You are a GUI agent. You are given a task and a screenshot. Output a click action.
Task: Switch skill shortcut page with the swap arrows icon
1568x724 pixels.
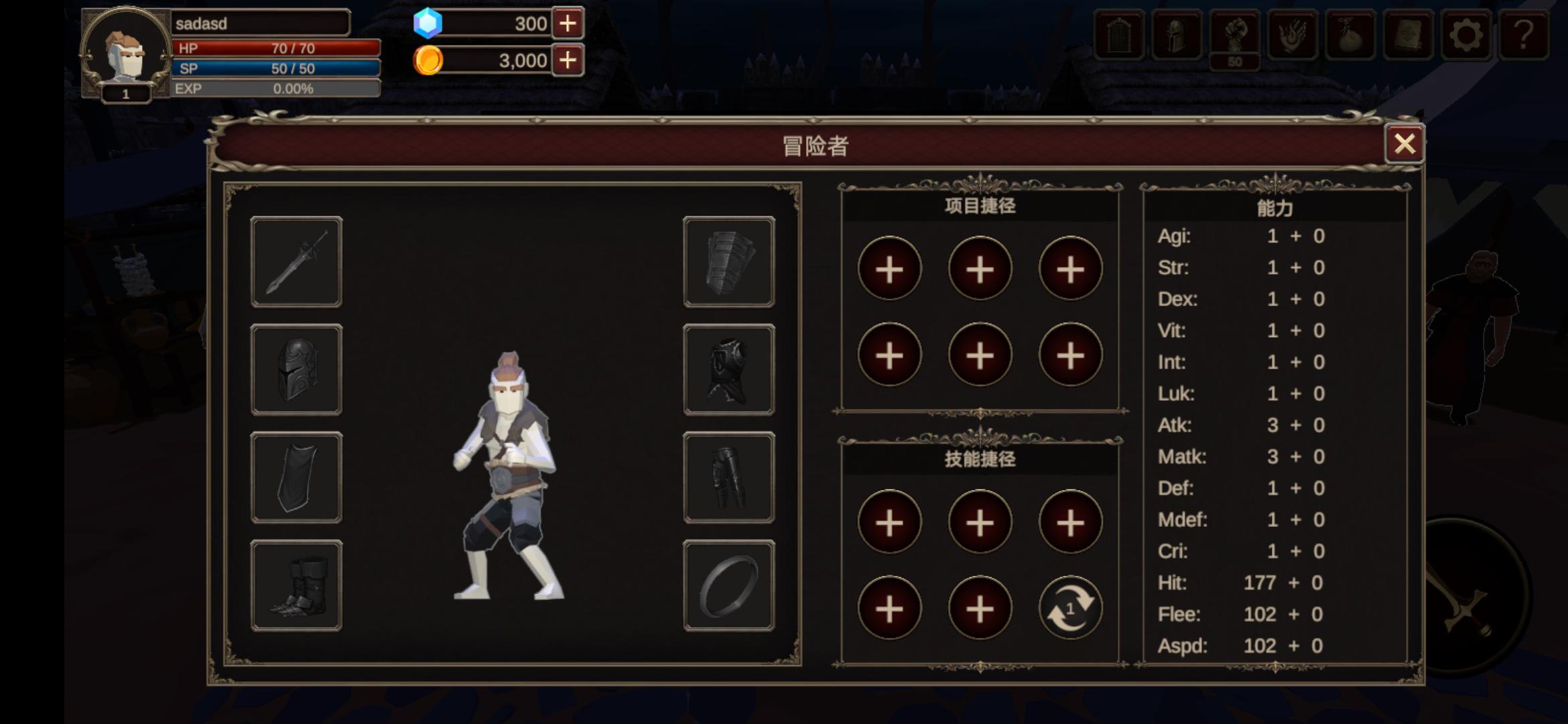1069,607
